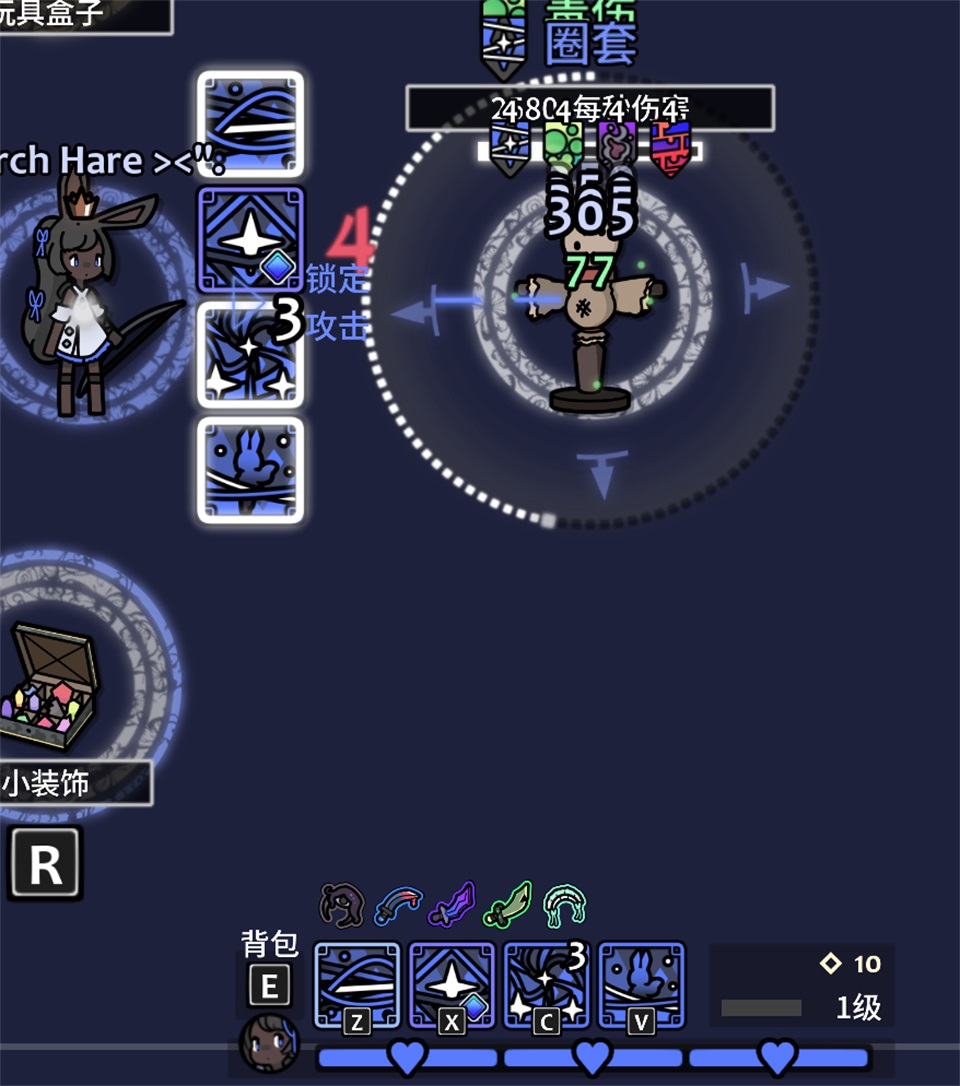Trigger the sparkle swirl ability labeled C
The image size is (960, 1086).
(x=545, y=985)
